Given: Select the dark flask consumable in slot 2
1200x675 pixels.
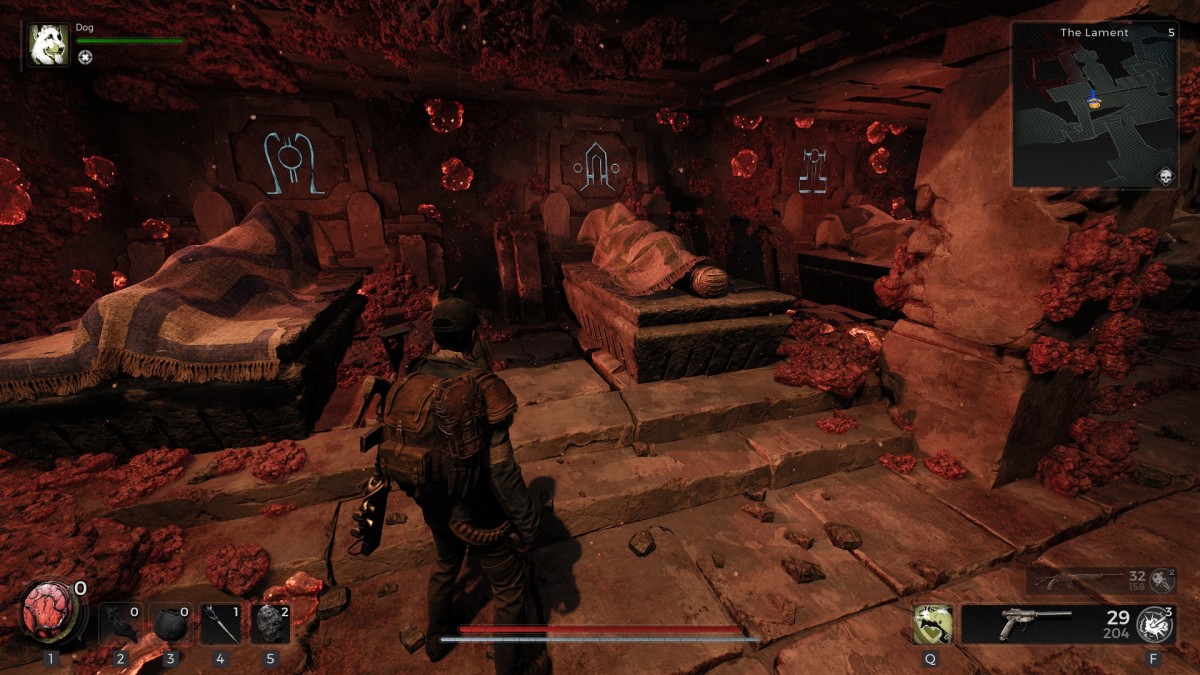Looking at the screenshot, I should click(x=121, y=624).
